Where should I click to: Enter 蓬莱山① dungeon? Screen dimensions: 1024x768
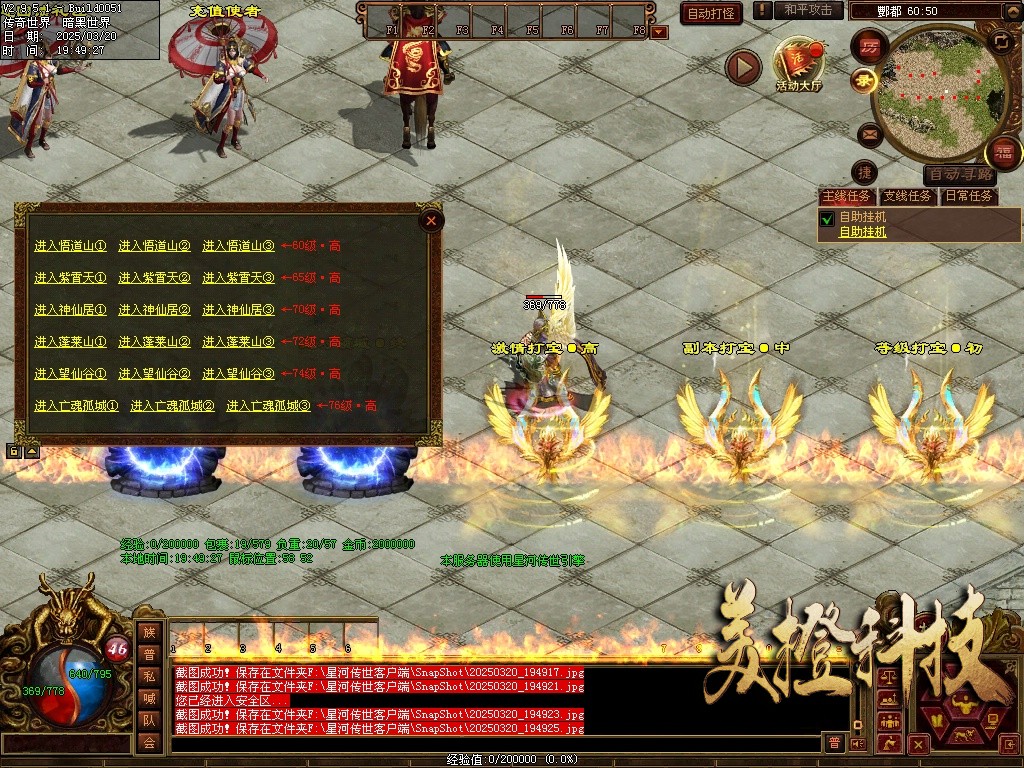click(70, 342)
